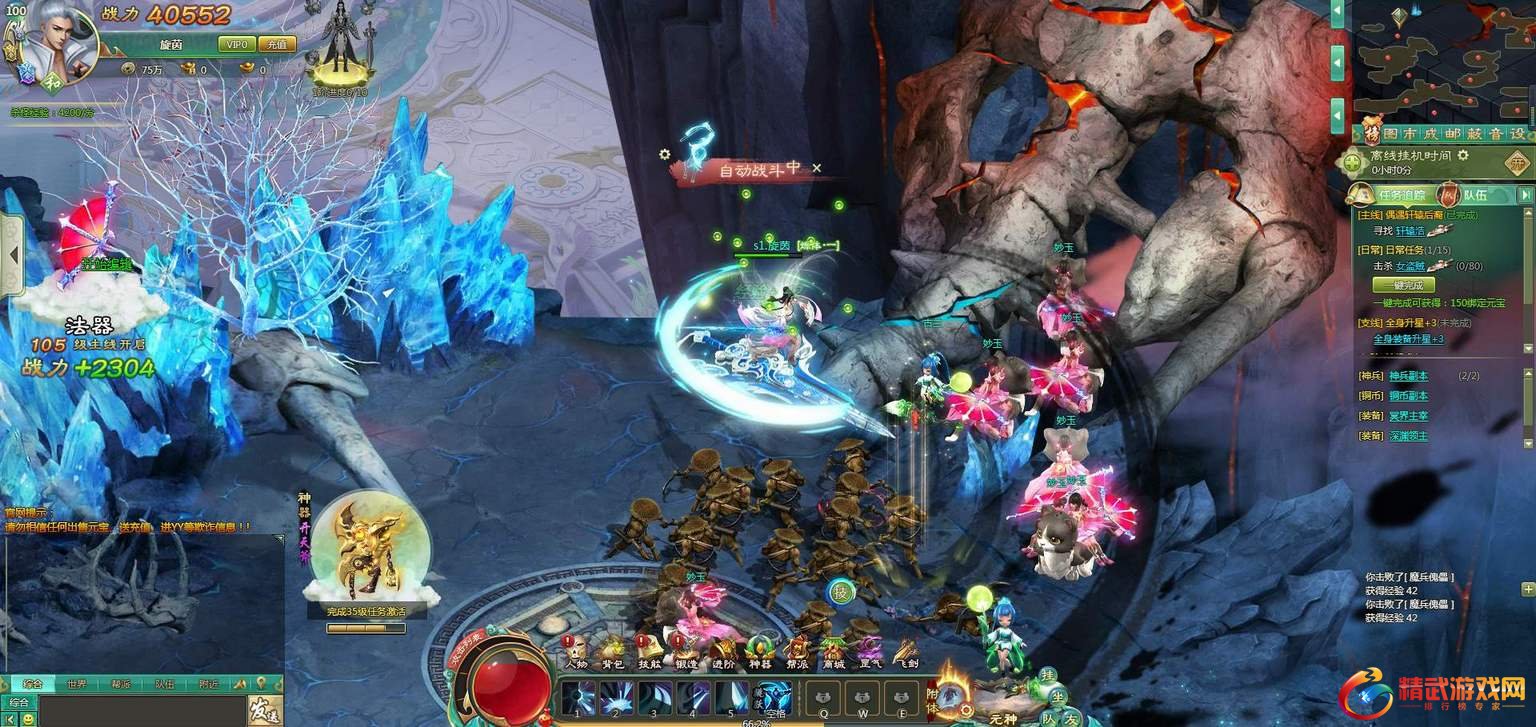The image size is (1536, 727).
Task: Click the VIP0 button
Action: click(237, 44)
